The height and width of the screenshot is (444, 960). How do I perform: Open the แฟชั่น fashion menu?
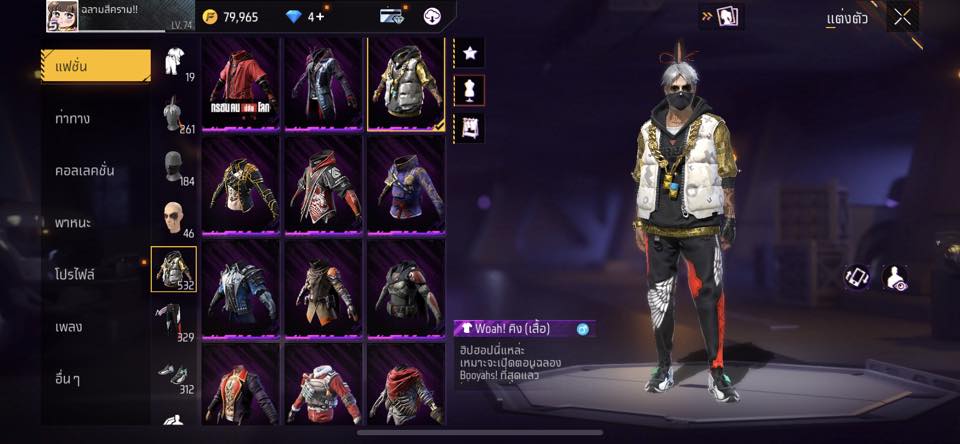[96, 66]
